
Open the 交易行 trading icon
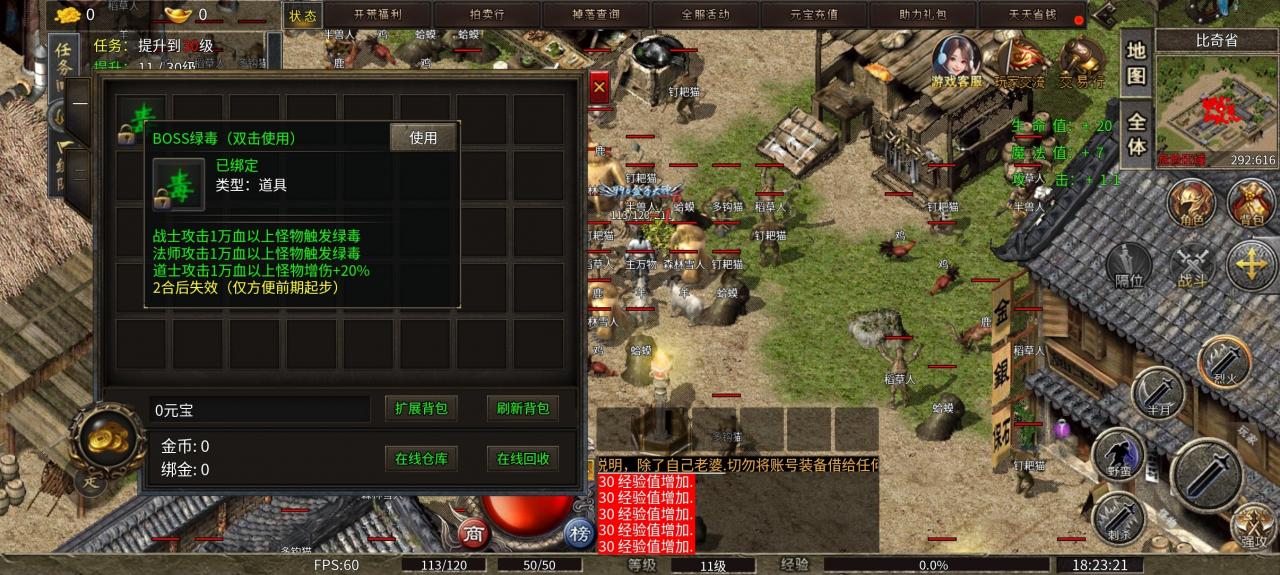coord(1080,62)
